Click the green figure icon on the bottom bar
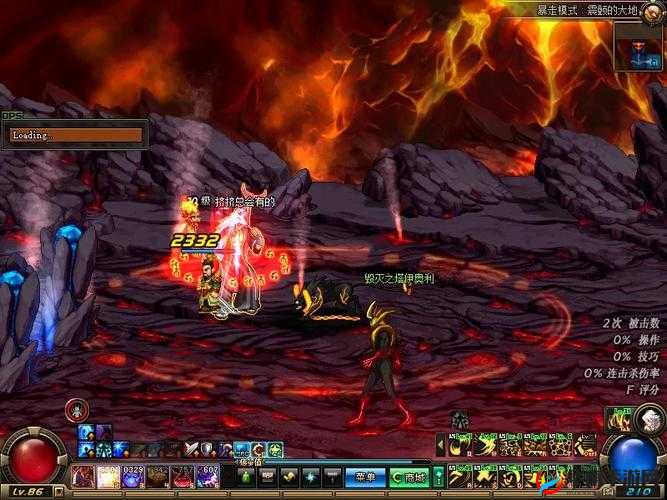The image size is (667, 500). (x=248, y=477)
